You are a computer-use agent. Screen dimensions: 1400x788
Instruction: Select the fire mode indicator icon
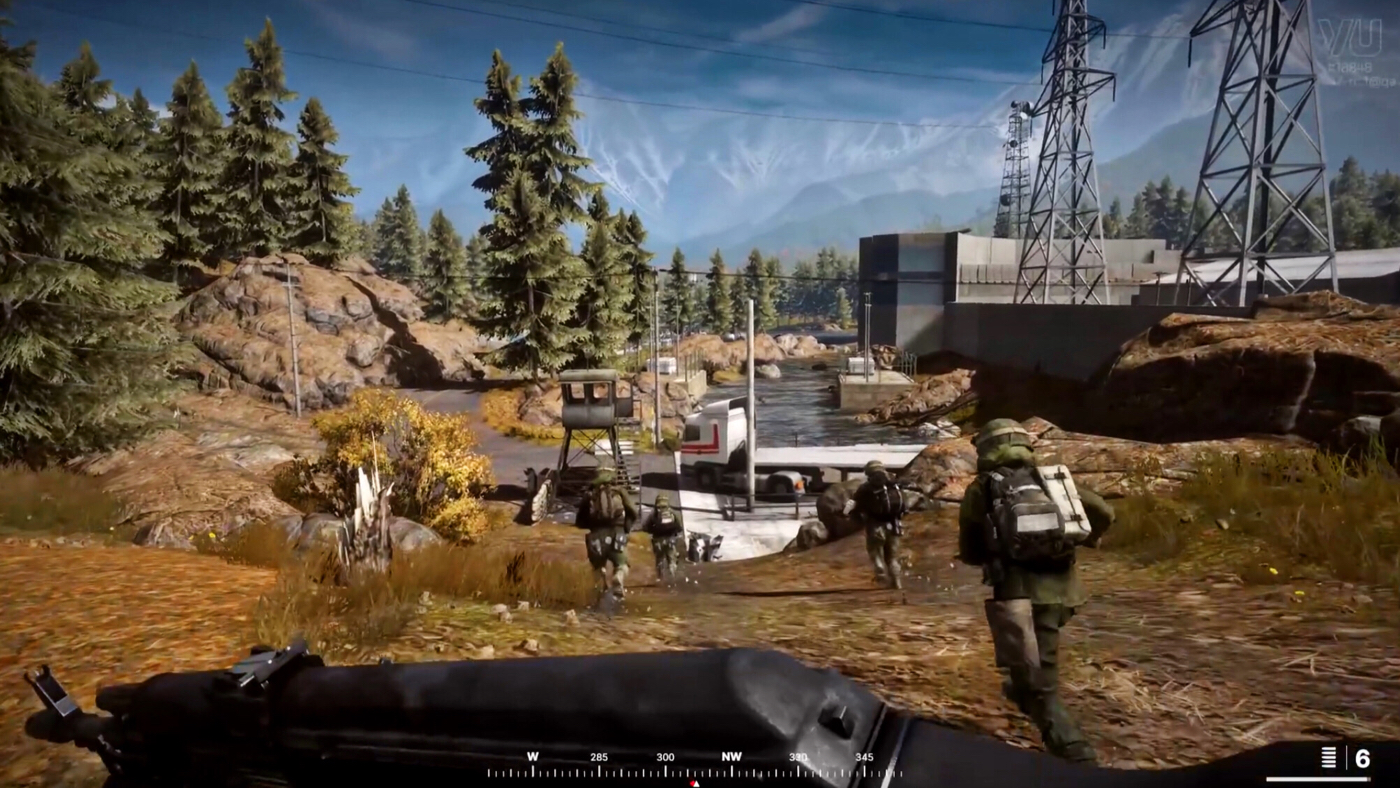1328,757
